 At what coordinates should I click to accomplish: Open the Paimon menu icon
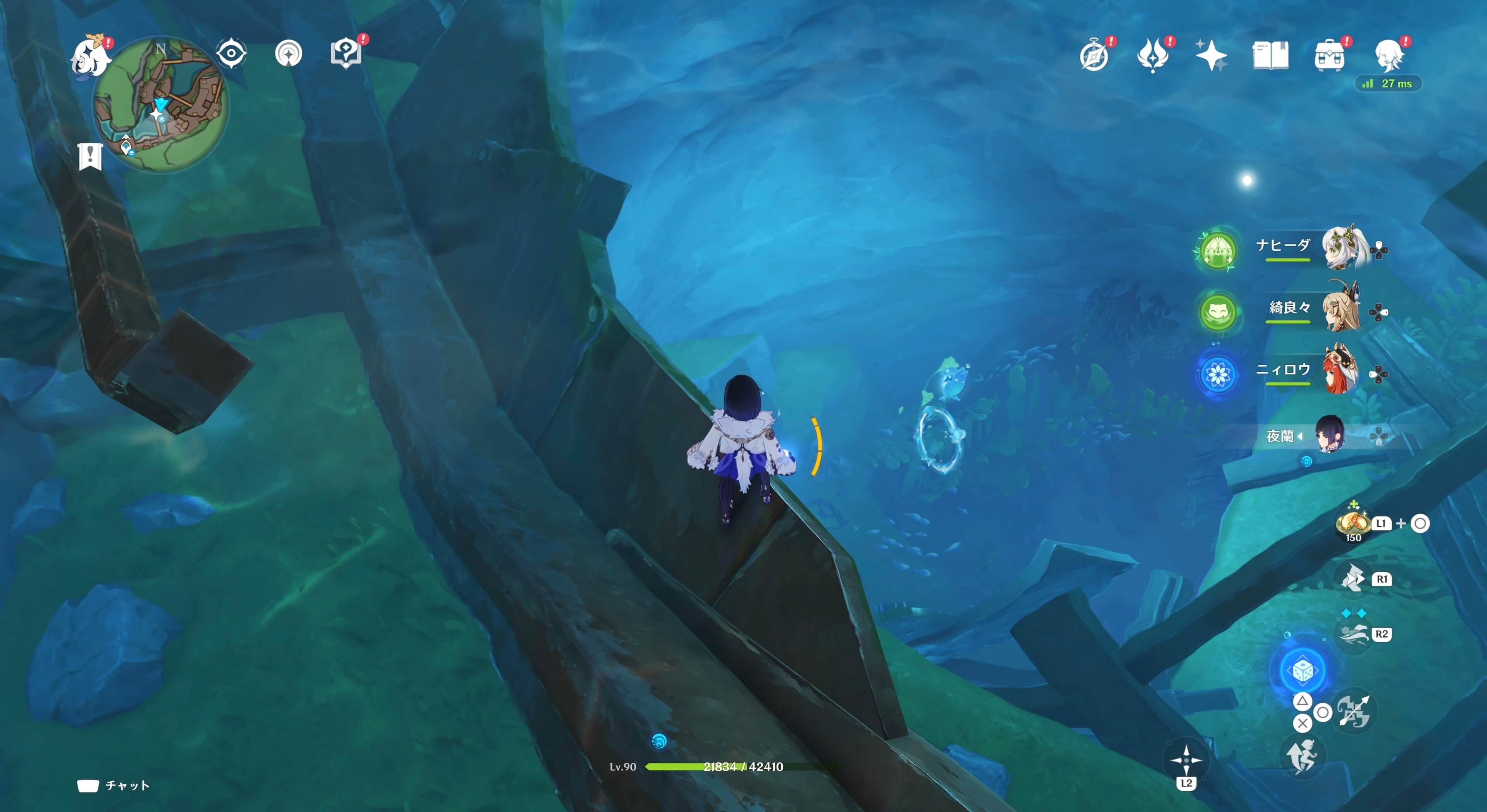pos(90,56)
